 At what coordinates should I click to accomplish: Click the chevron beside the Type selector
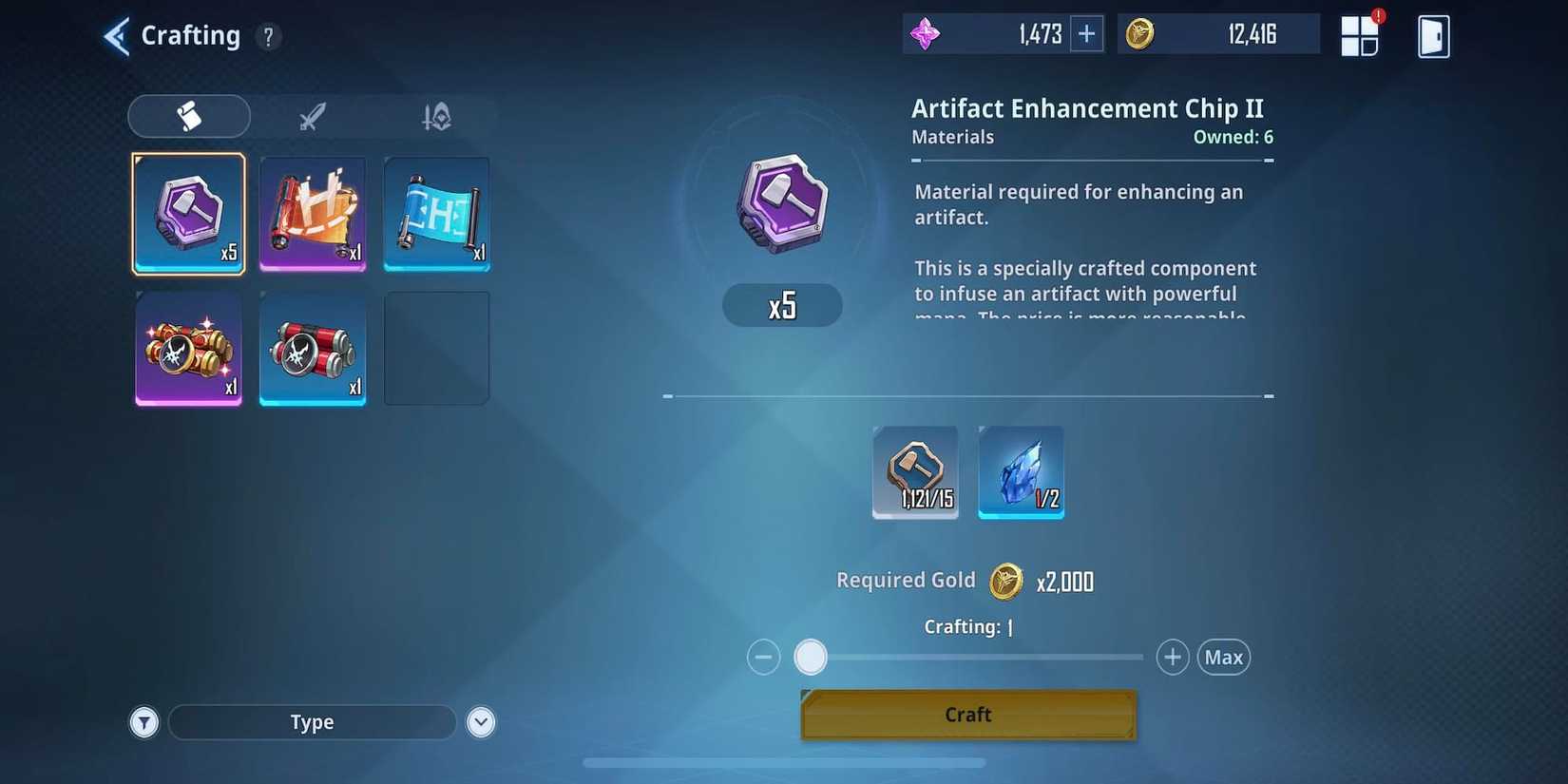pos(481,722)
